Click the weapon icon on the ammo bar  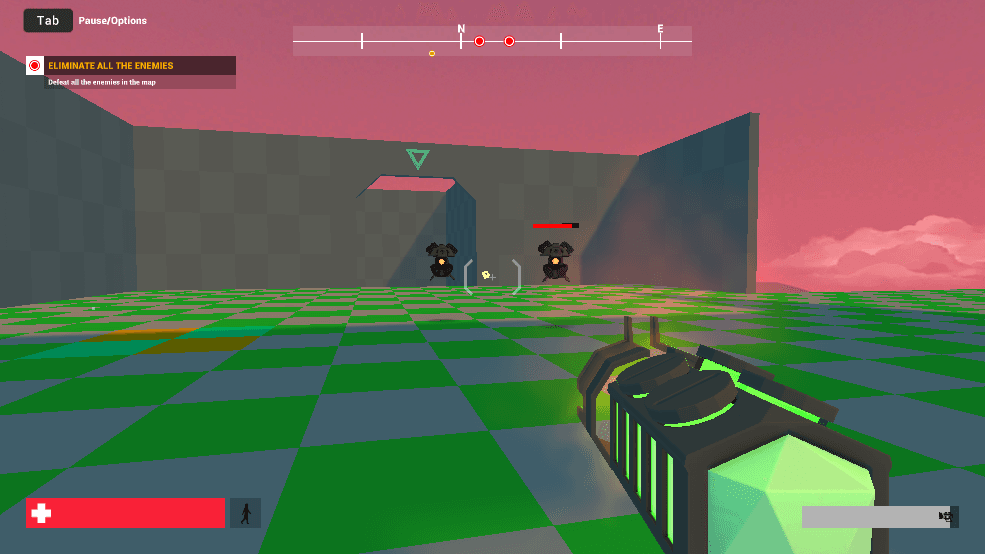pyautogui.click(x=944, y=516)
